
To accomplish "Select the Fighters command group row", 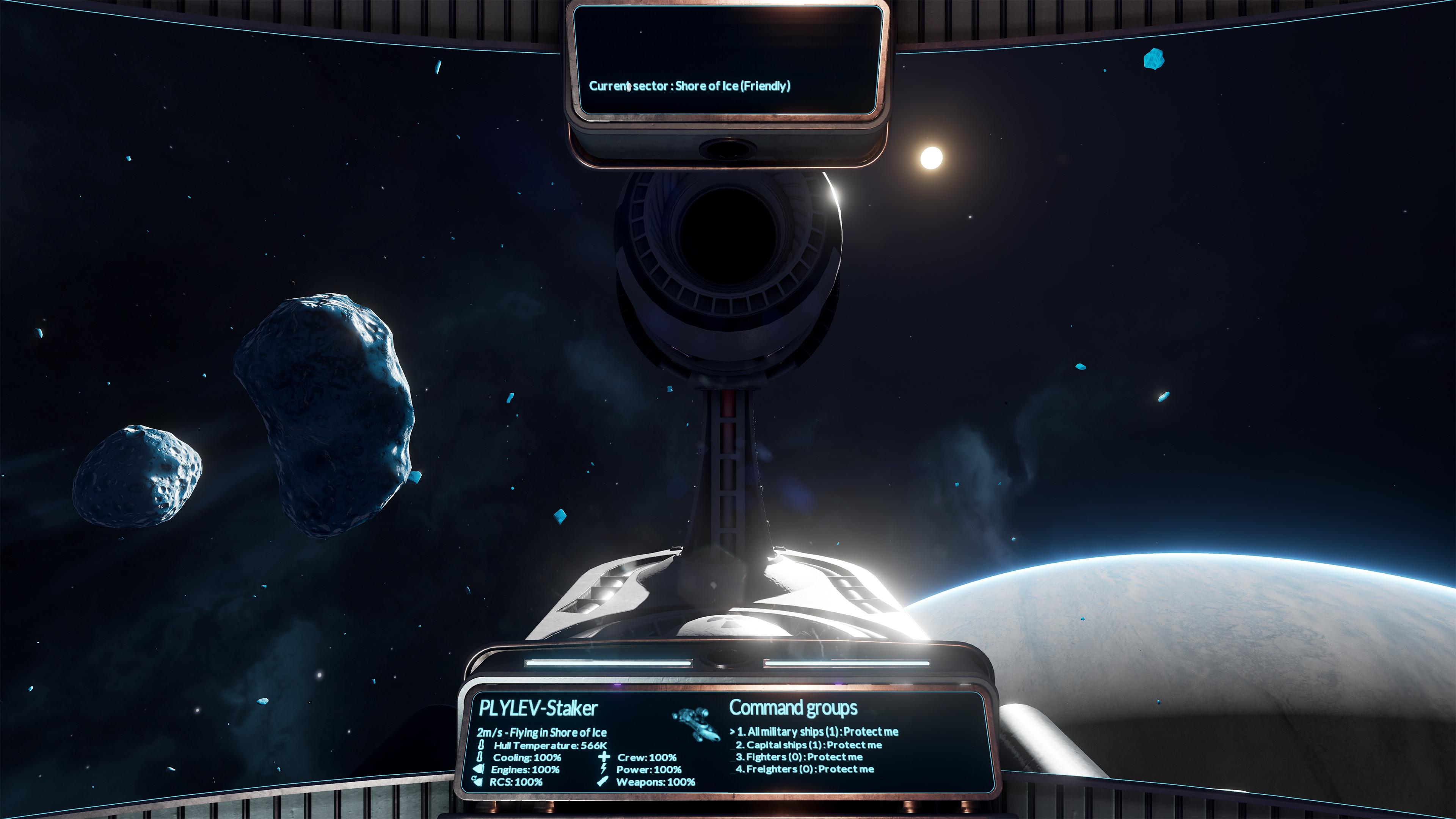I will pos(799,757).
